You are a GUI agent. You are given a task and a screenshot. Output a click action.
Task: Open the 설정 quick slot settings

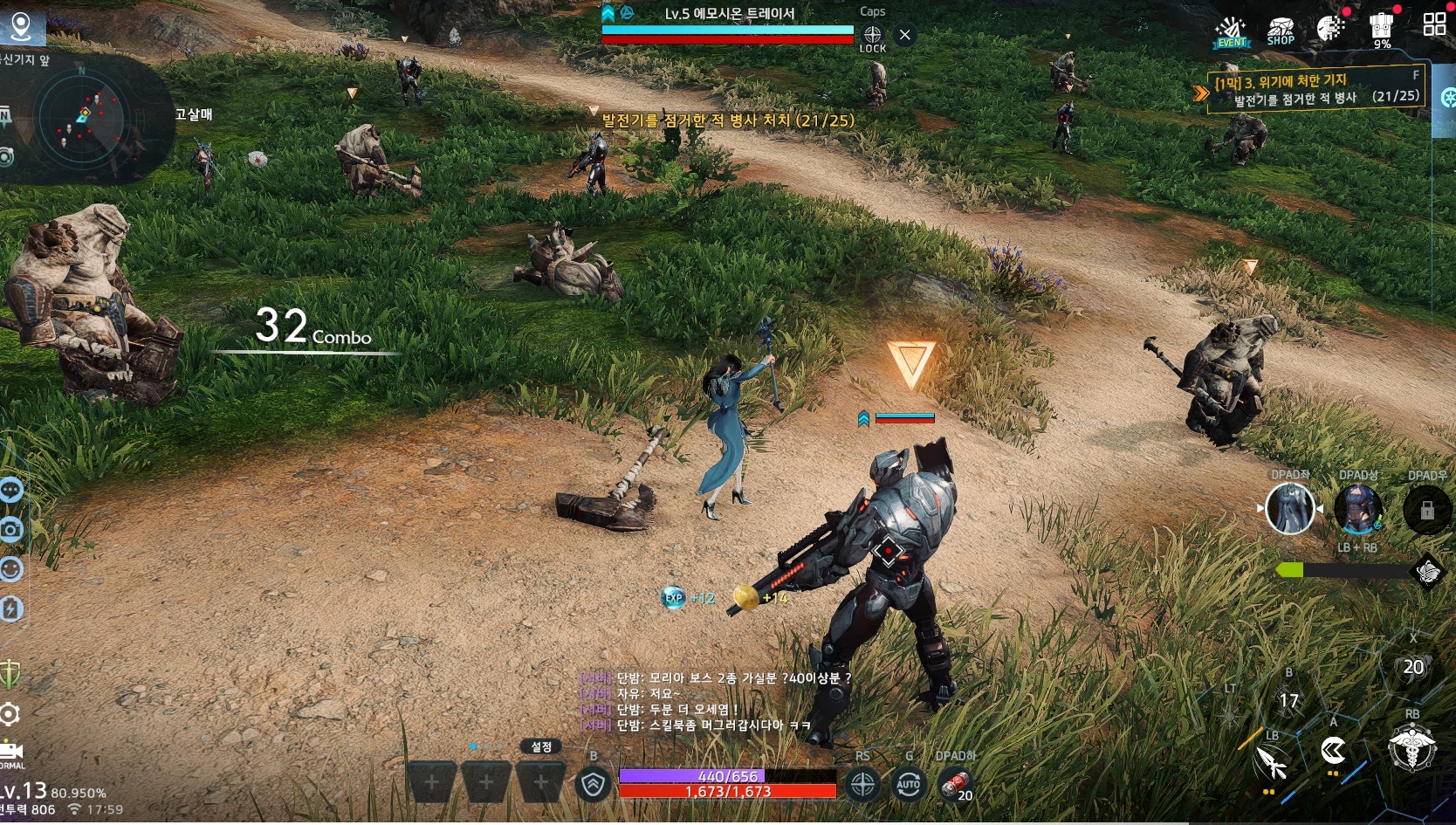541,746
